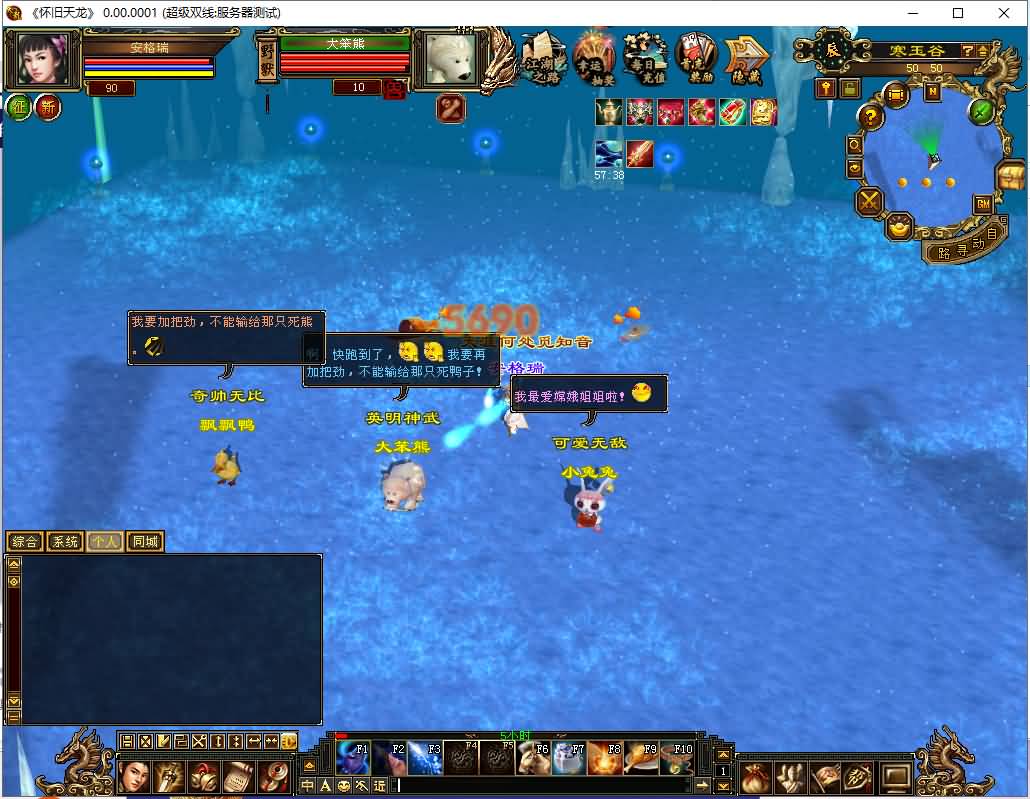This screenshot has width=1030, height=799.
Task: Select the 安格瑞 player portrait
Action: 44,60
